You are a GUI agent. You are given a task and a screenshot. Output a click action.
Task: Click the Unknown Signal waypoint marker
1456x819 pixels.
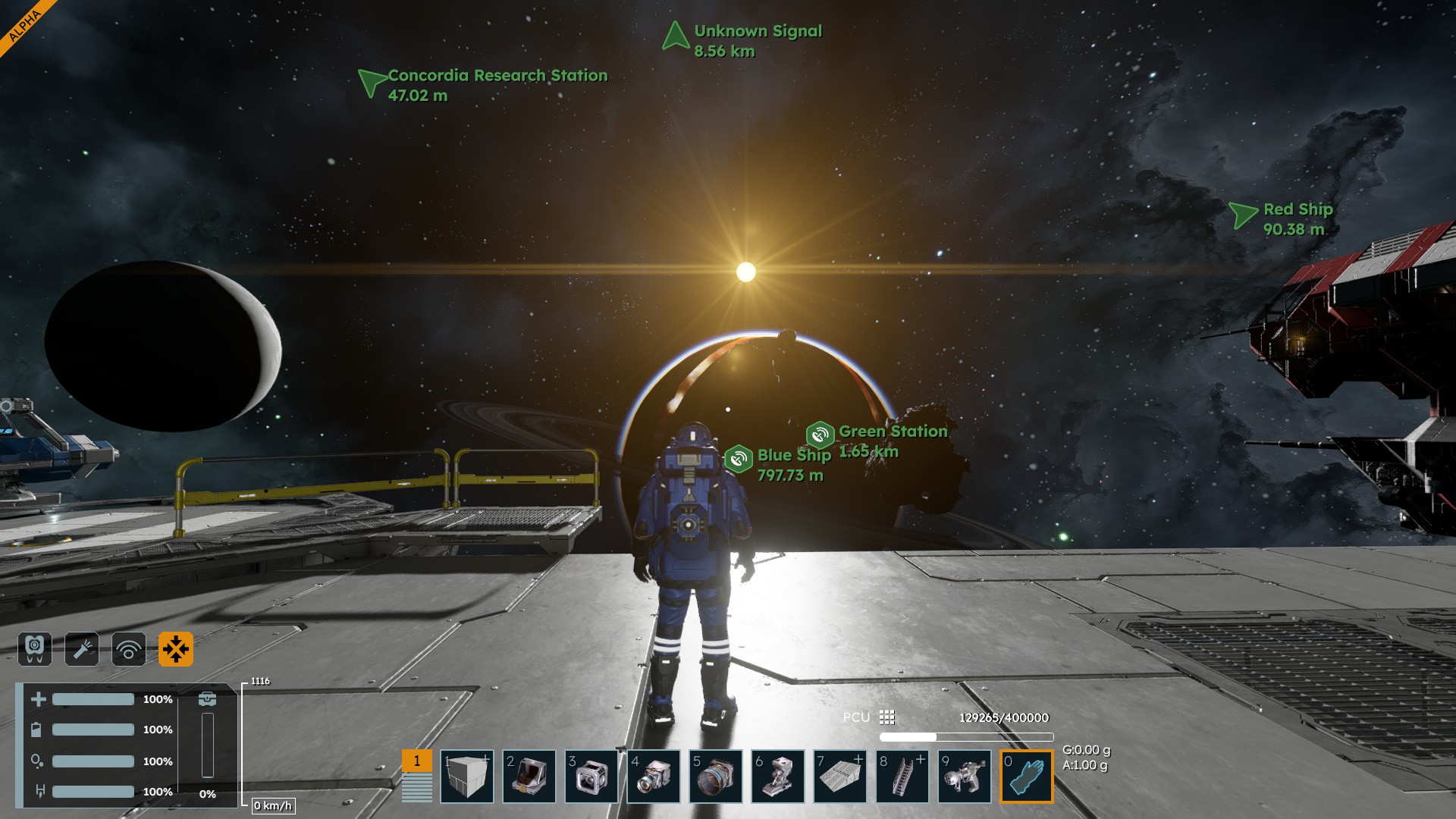tap(674, 36)
